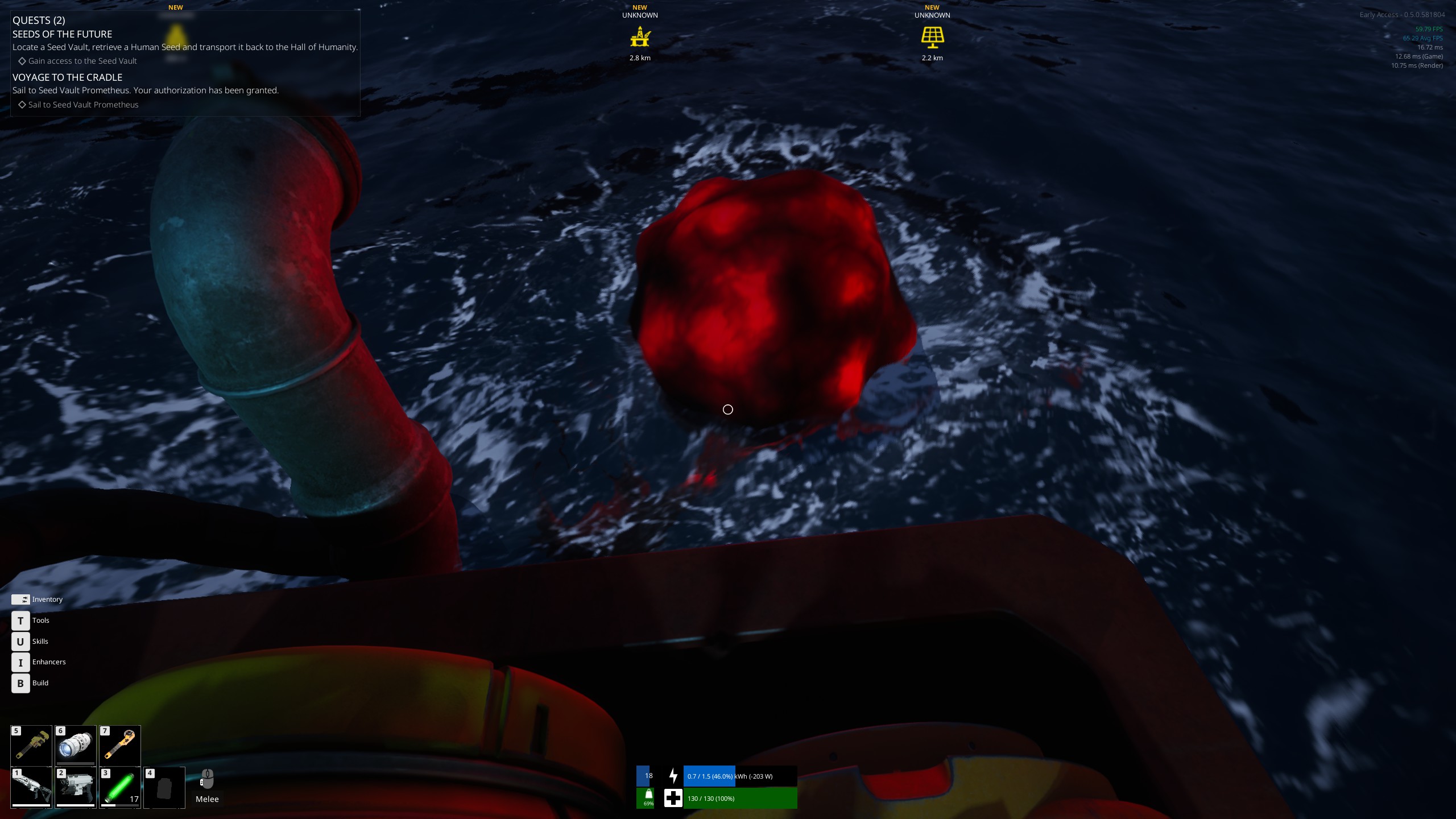The height and width of the screenshot is (819, 1456).
Task: Select the pipe wrench hotbar slot
Action: point(31,745)
